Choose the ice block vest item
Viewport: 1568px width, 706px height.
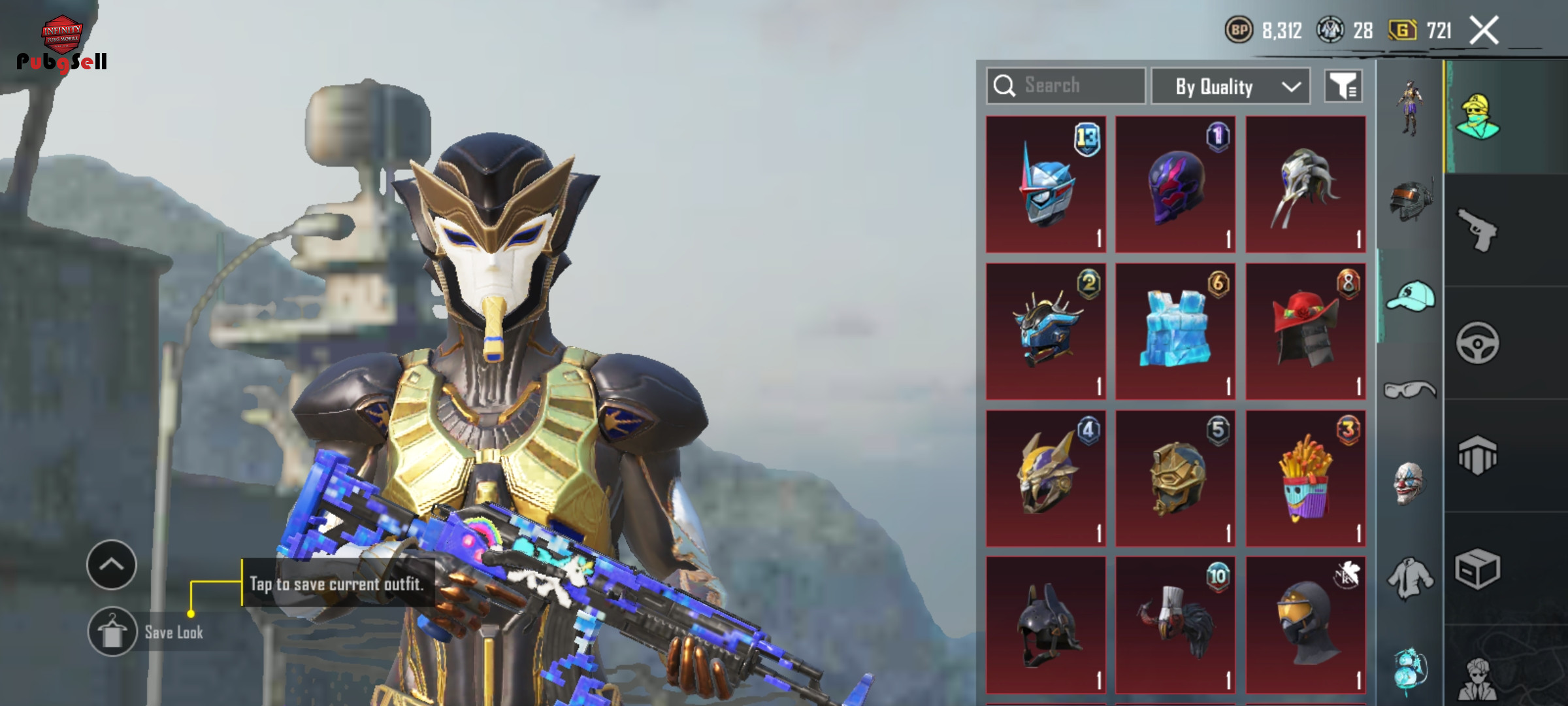1175,331
